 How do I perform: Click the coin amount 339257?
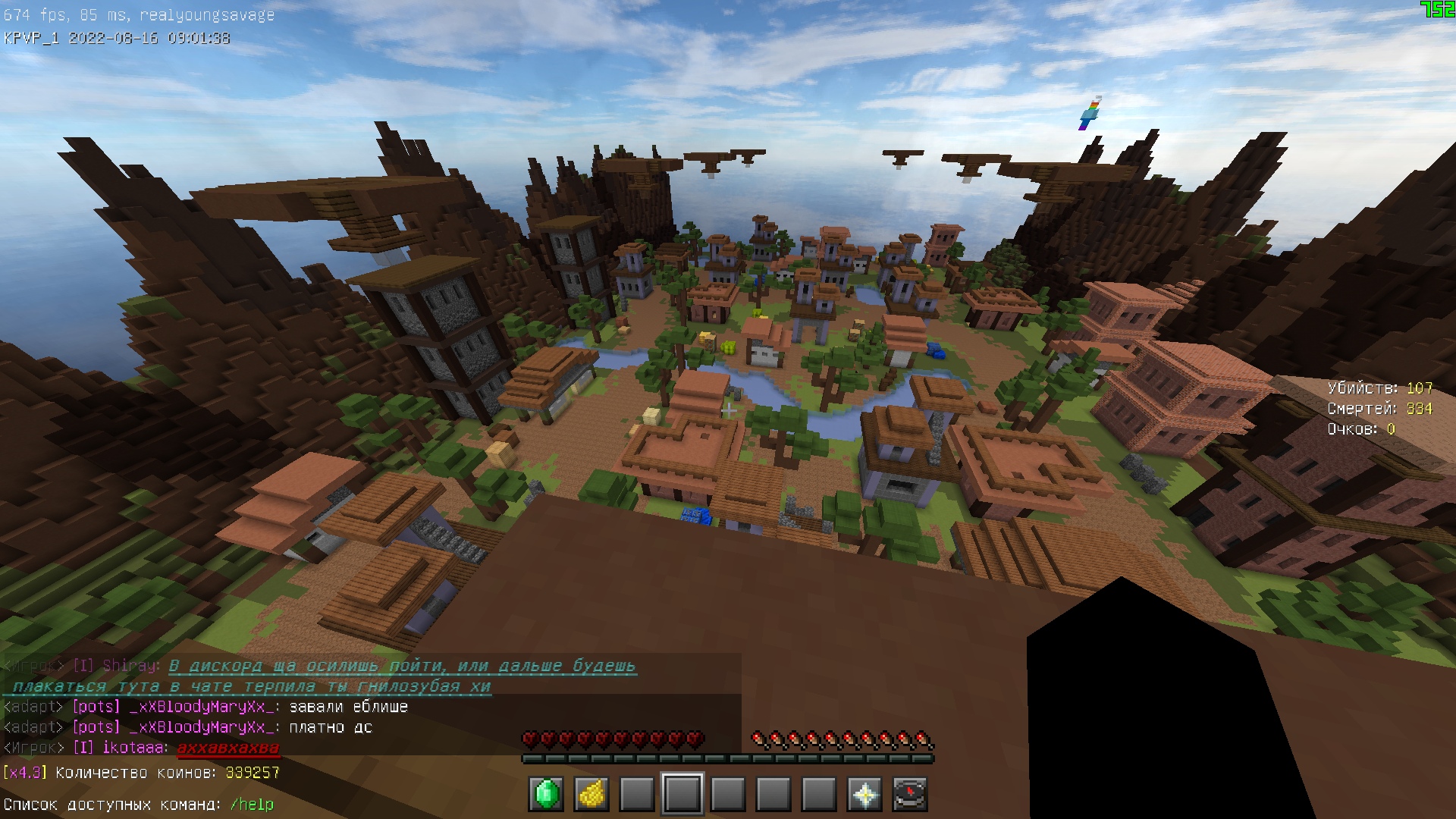(251, 773)
